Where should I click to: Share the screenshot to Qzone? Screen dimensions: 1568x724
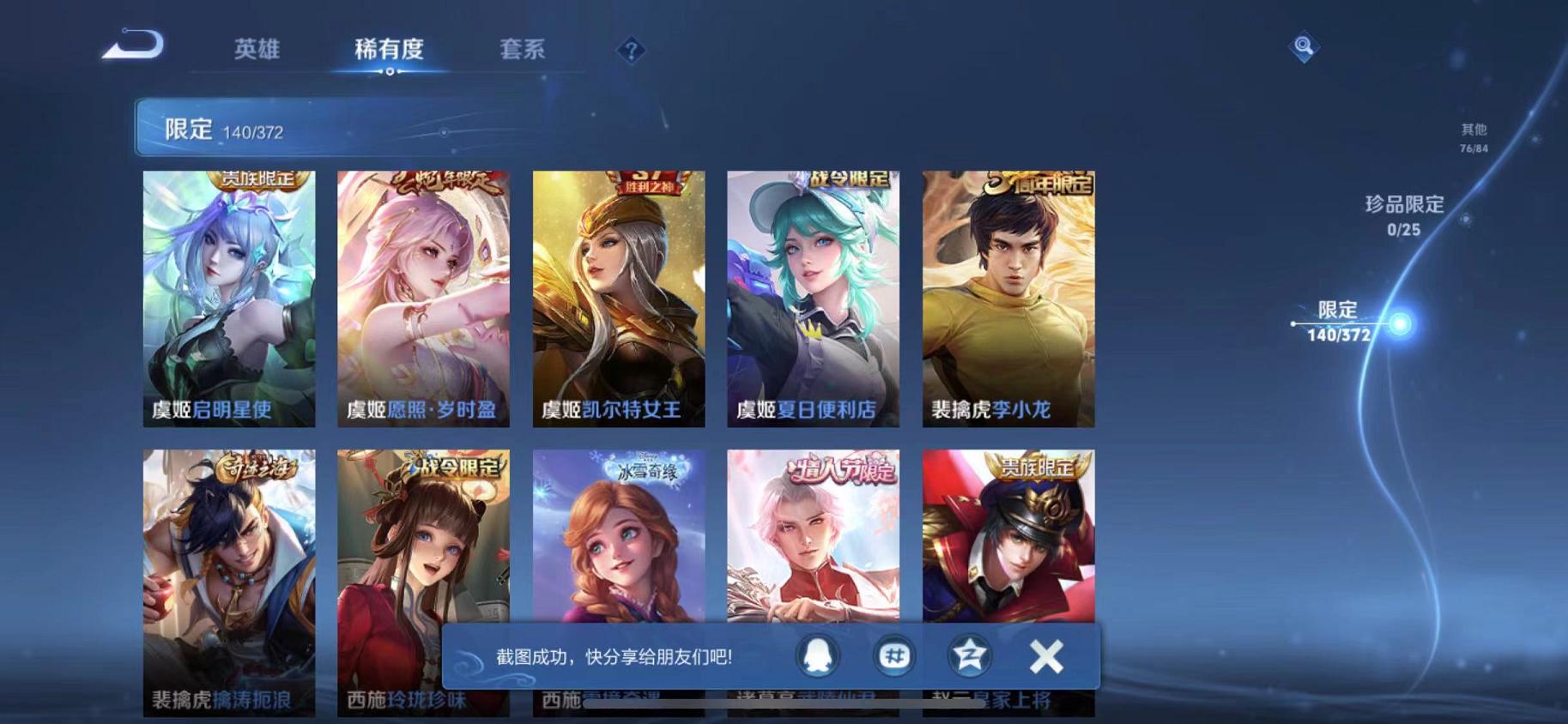pyautogui.click(x=968, y=655)
